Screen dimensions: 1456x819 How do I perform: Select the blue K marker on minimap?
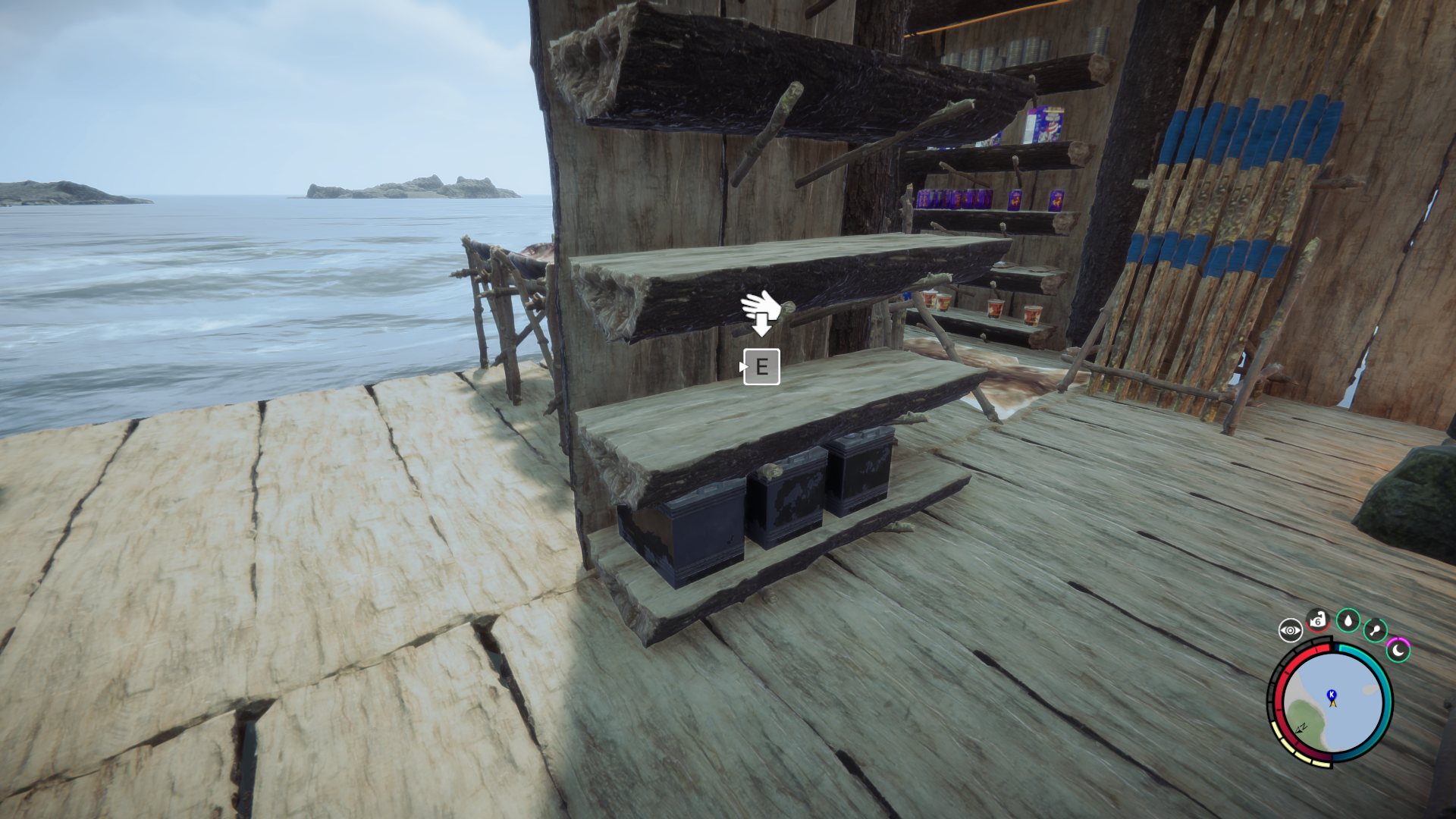coord(1331,694)
